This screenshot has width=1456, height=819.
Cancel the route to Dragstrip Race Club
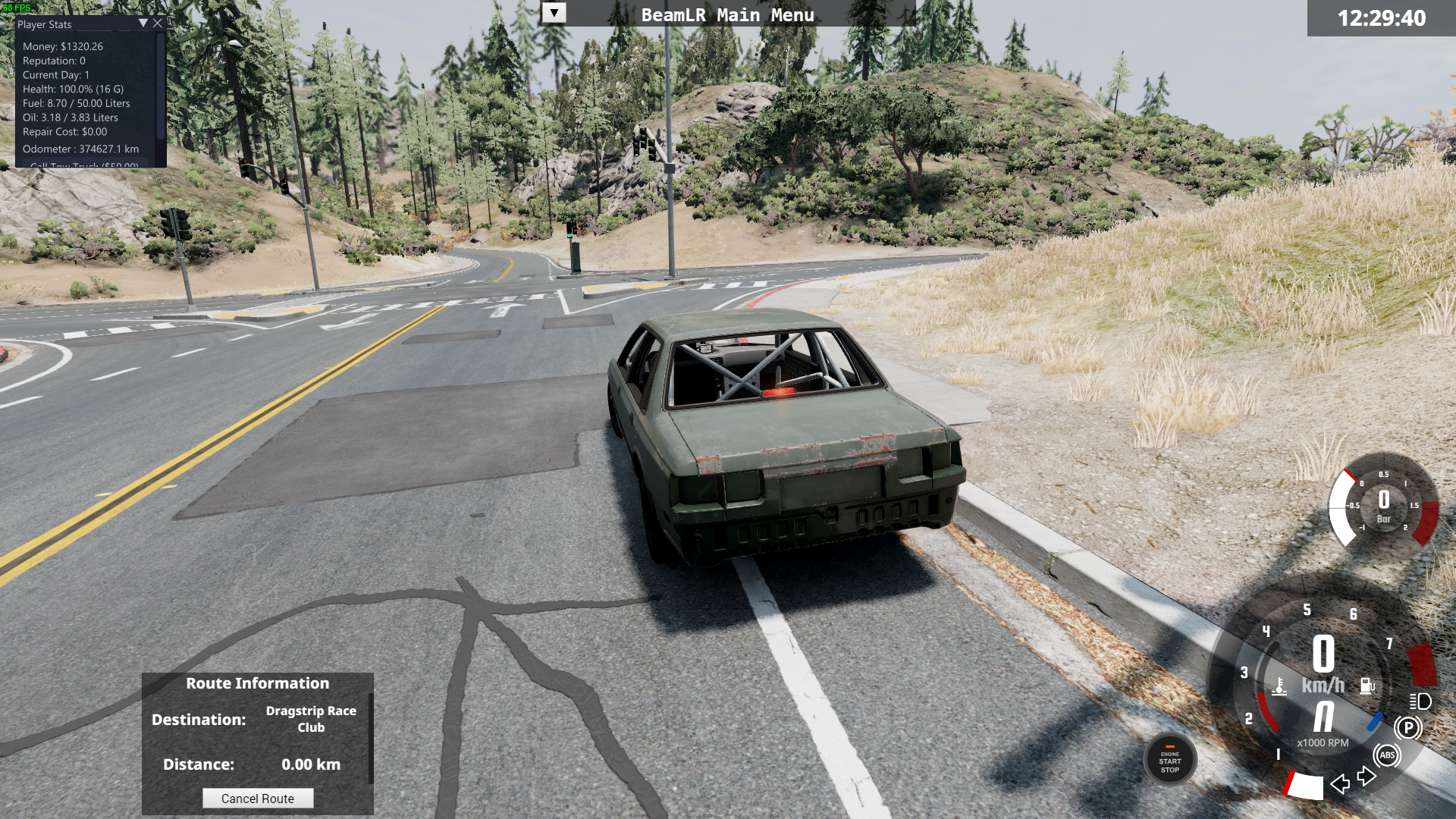258,799
